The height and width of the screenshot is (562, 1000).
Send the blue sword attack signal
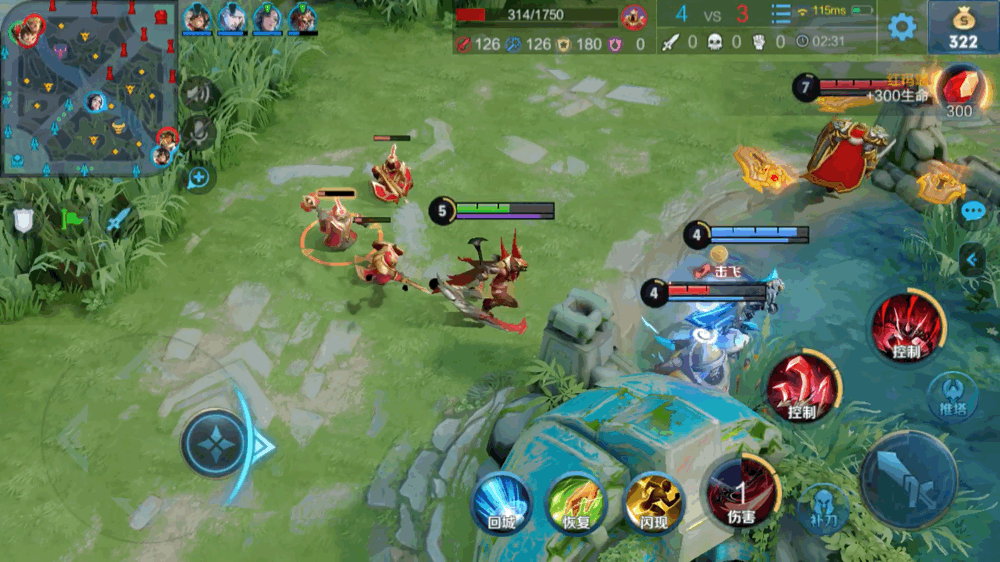[x=118, y=219]
